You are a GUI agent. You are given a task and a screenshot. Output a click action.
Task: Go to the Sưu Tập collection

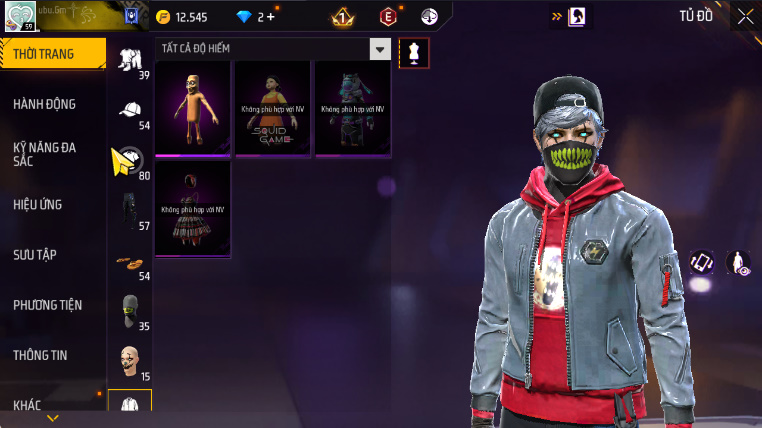(35, 254)
